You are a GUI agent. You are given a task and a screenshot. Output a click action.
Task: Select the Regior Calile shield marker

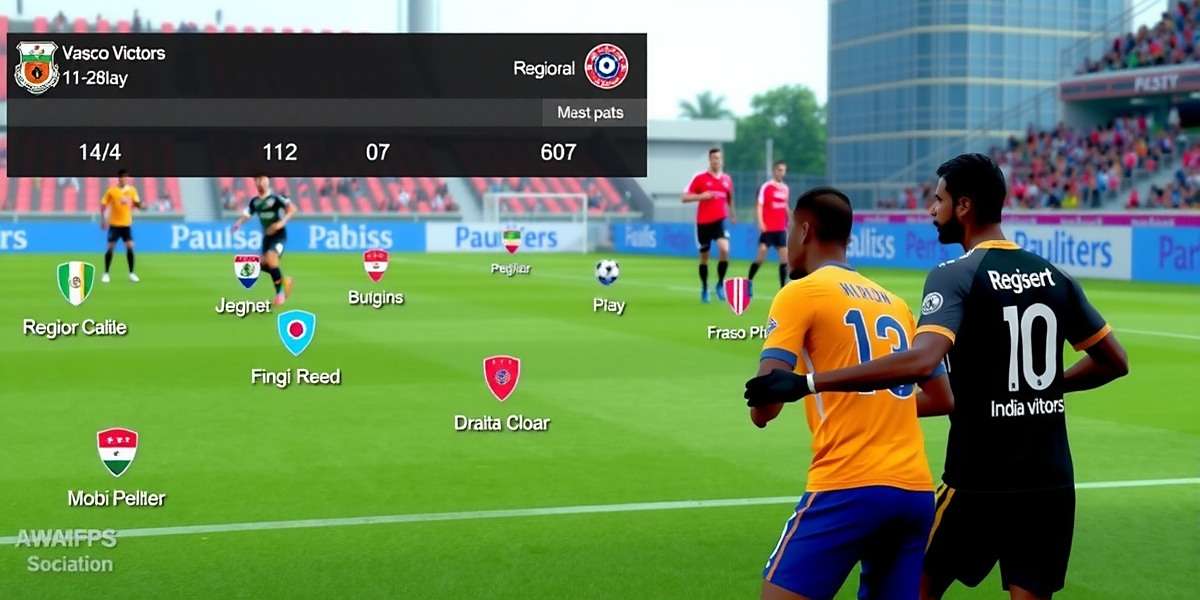(76, 283)
